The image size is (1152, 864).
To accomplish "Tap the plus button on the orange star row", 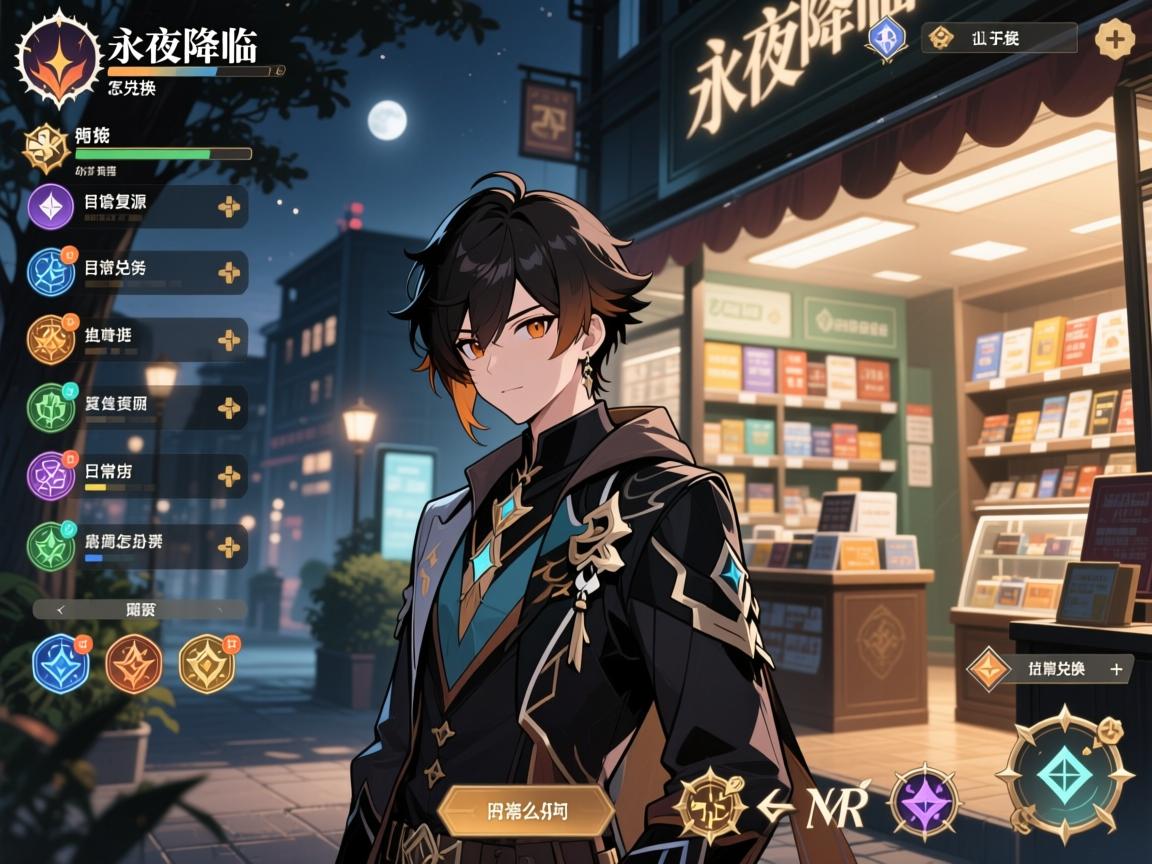I will click(x=229, y=340).
